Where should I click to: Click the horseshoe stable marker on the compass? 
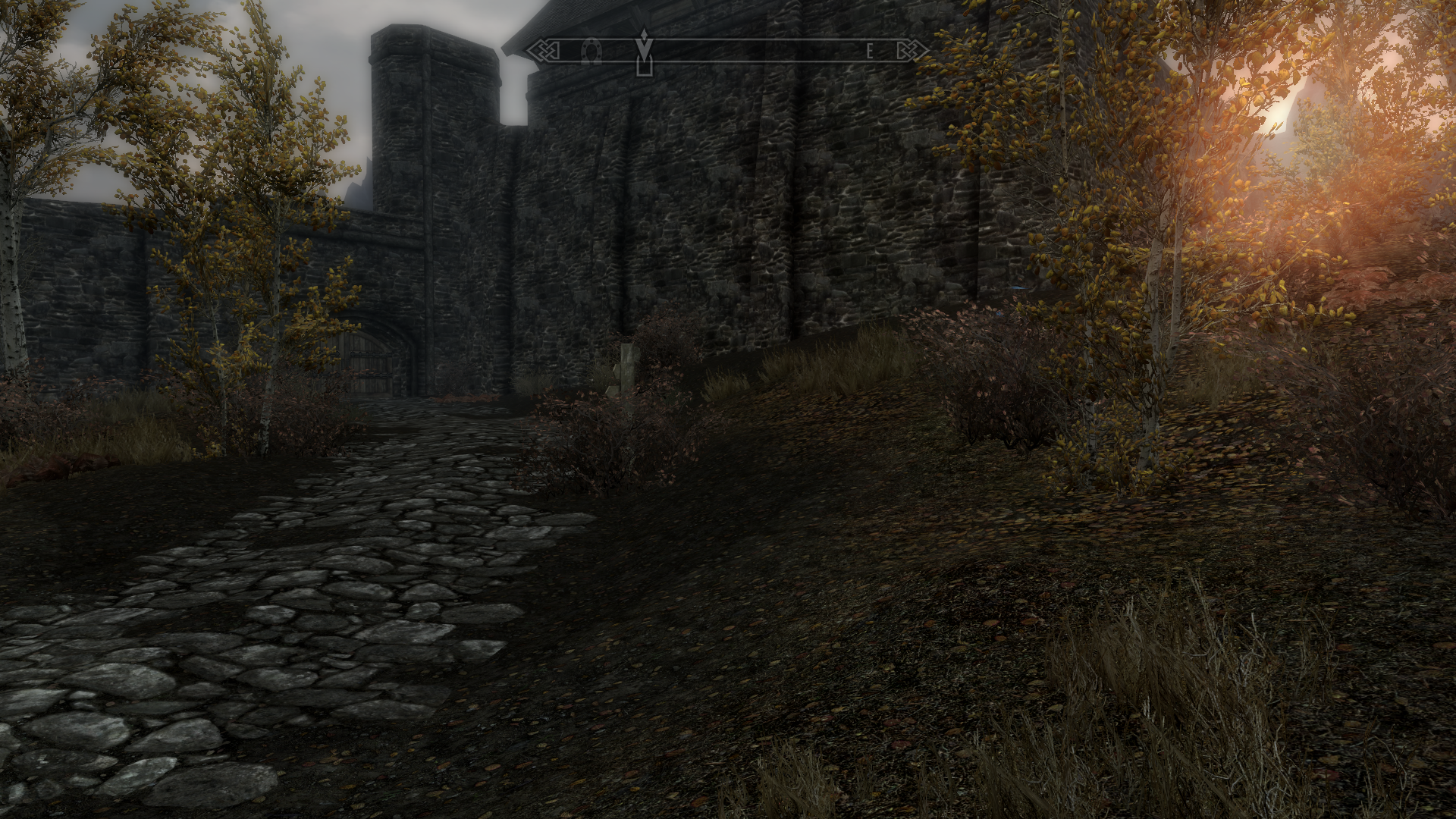click(x=591, y=52)
